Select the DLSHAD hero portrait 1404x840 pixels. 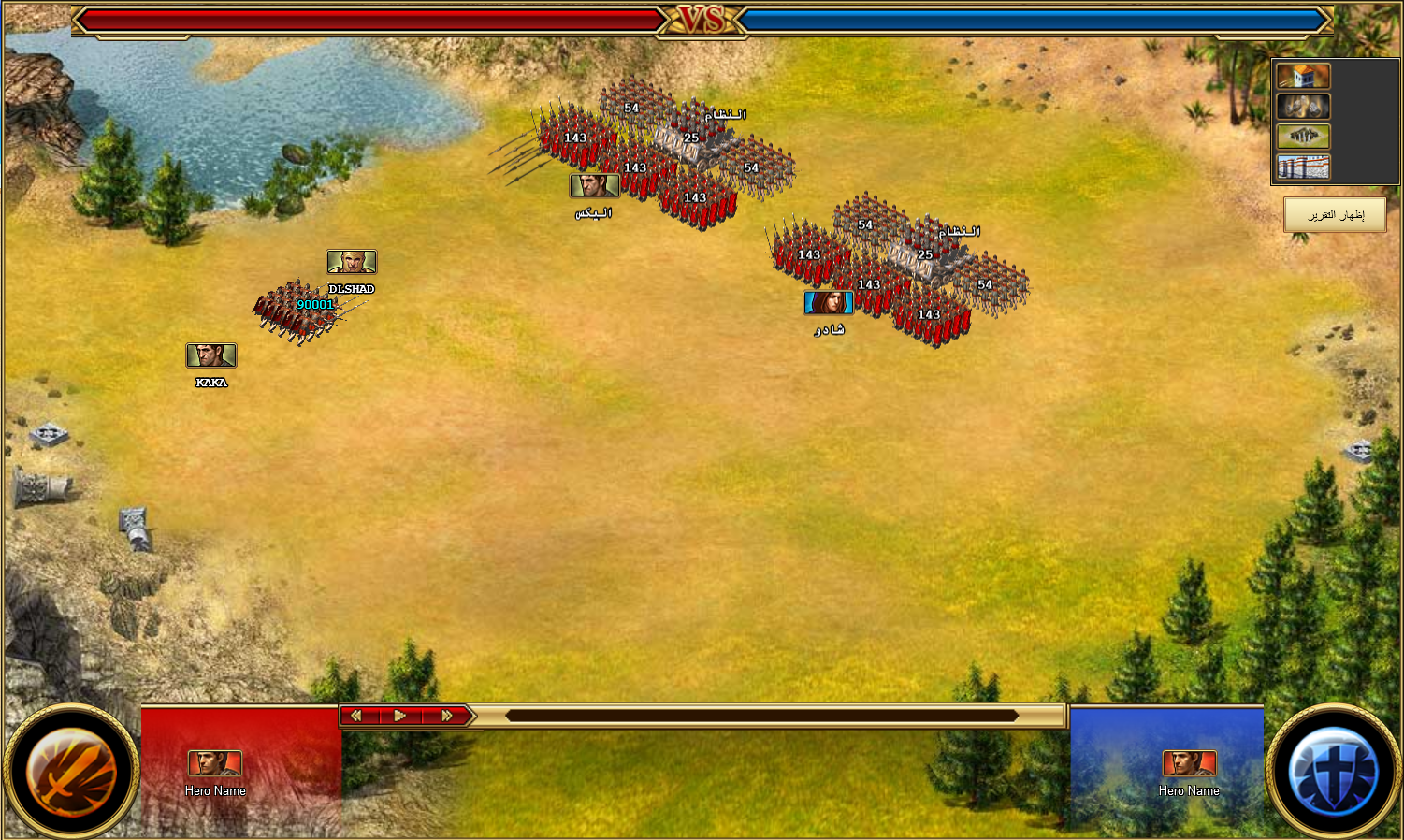pyautogui.click(x=352, y=262)
